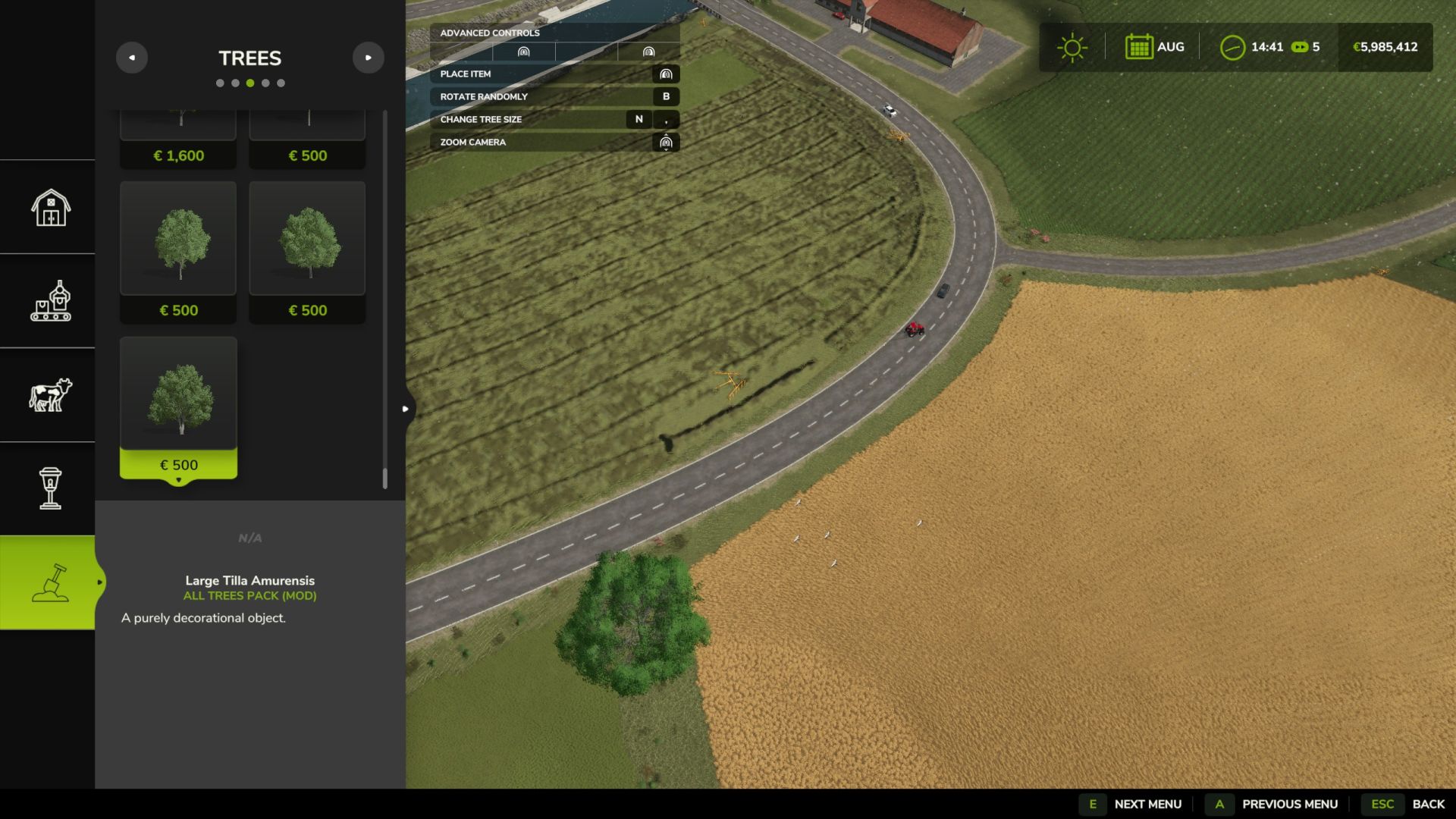
Task: Go to the previous category with left arrow
Action: (132, 58)
